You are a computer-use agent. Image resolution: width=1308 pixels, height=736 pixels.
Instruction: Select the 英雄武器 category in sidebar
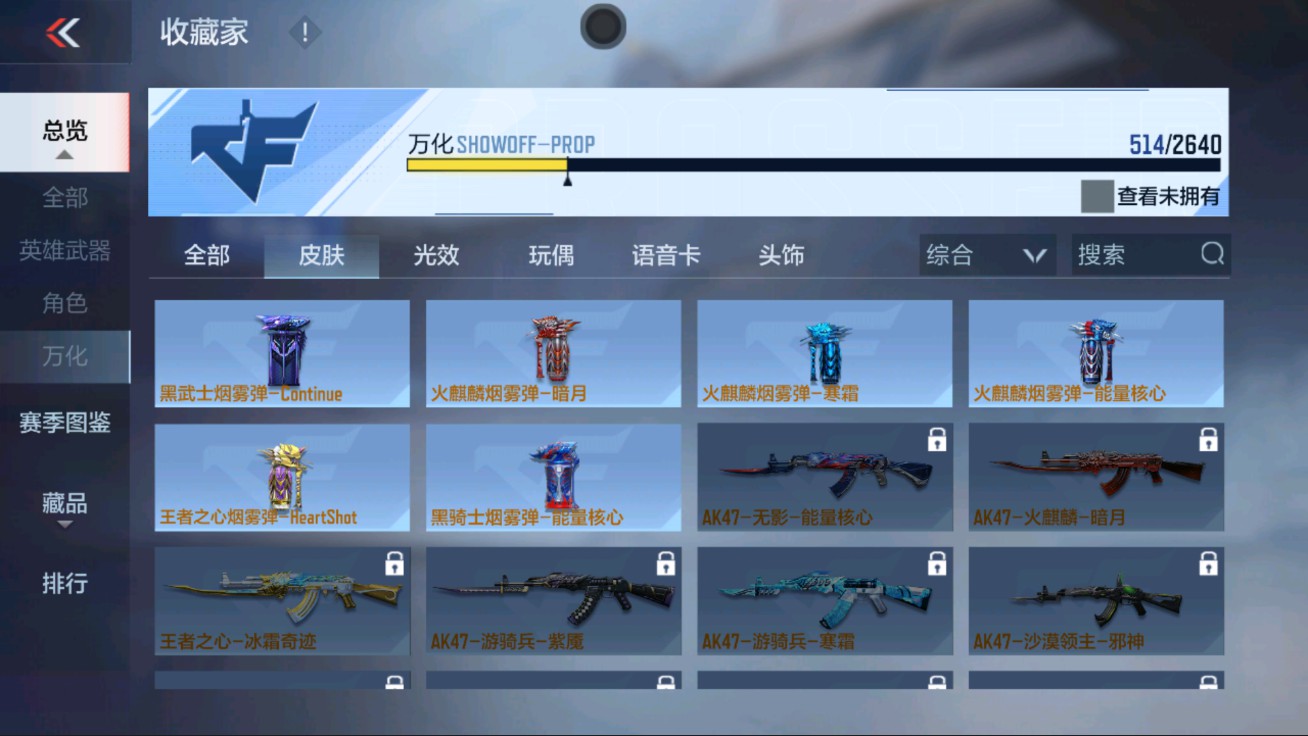click(x=65, y=251)
